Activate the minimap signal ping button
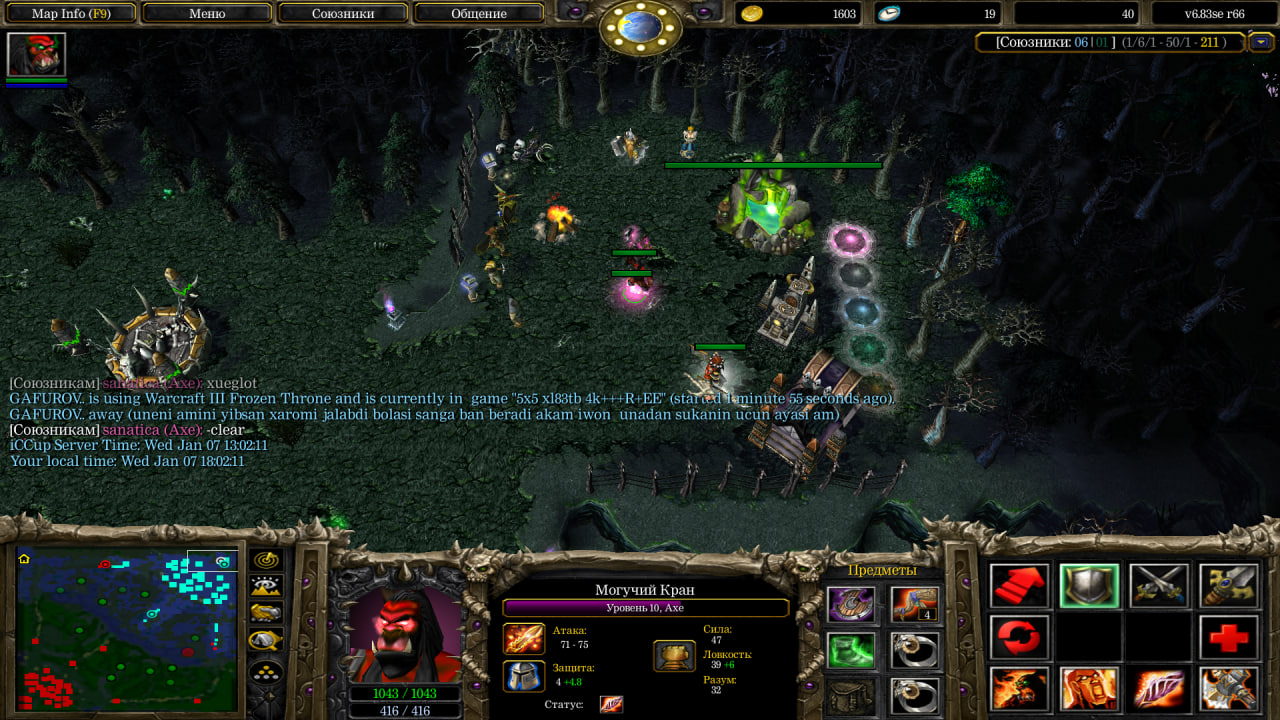 point(266,561)
